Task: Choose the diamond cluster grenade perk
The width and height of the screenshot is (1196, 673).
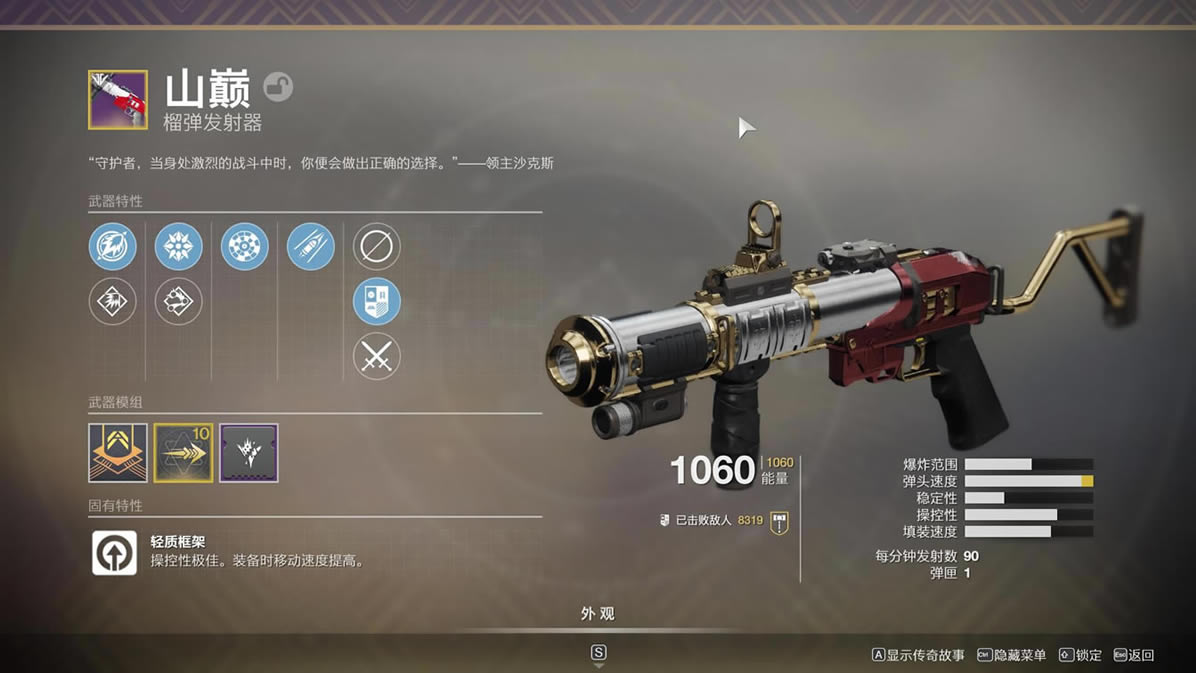Action: point(179,301)
